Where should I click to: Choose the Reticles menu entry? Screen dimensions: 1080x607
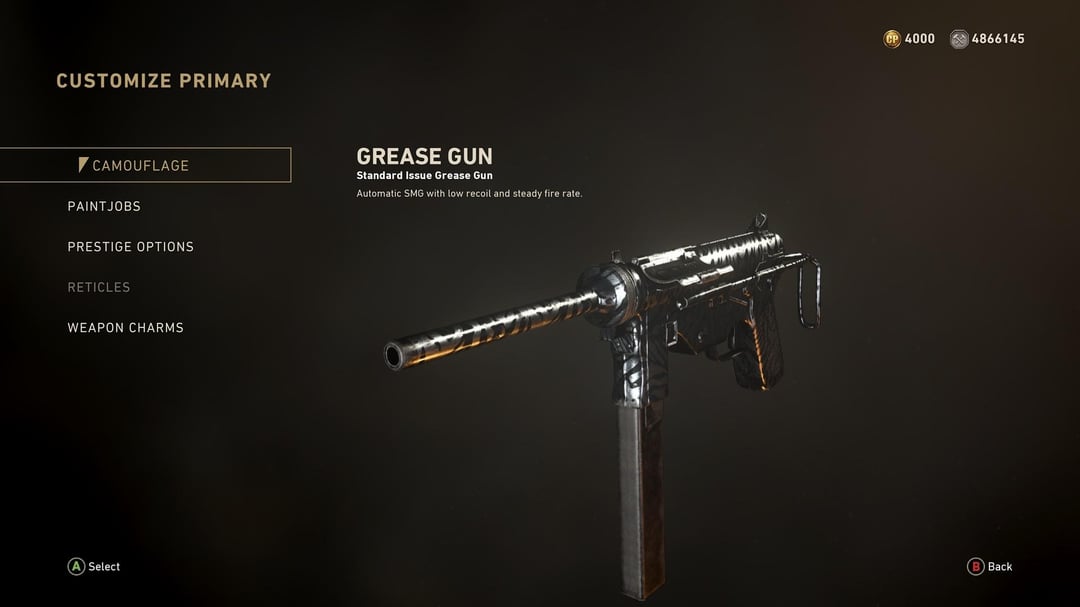click(99, 287)
